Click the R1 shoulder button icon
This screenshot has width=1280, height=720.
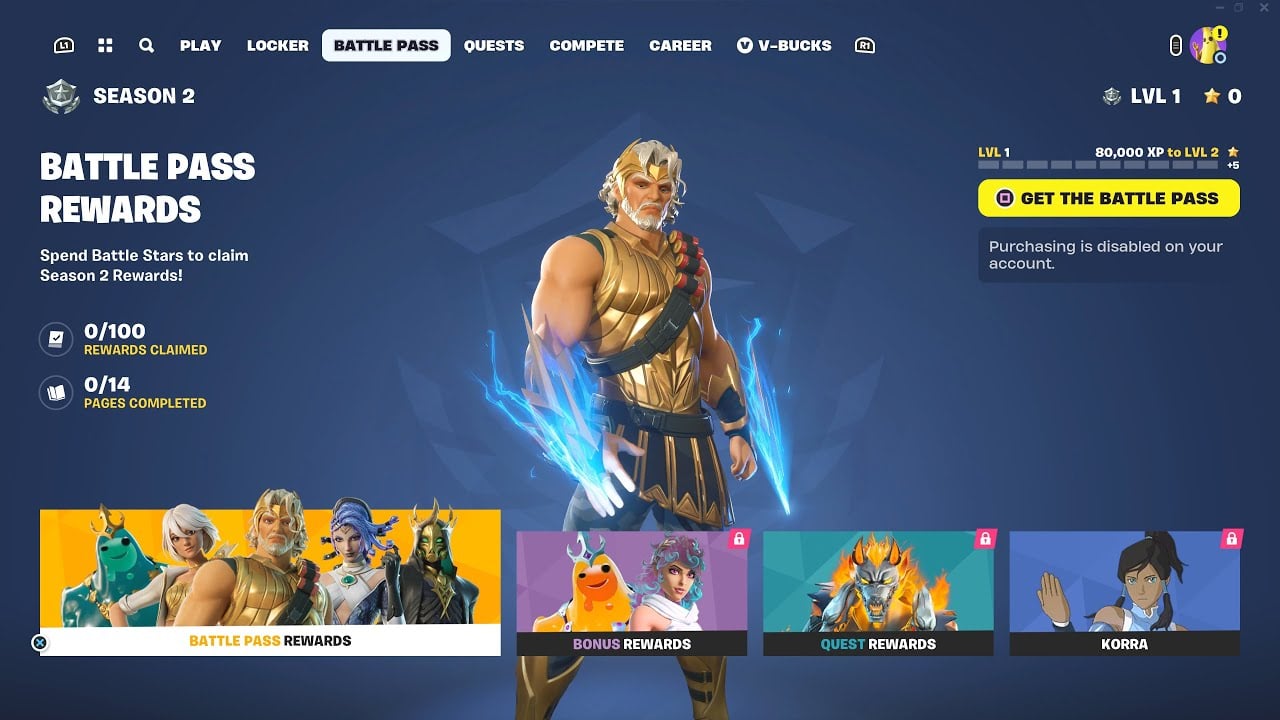click(865, 45)
